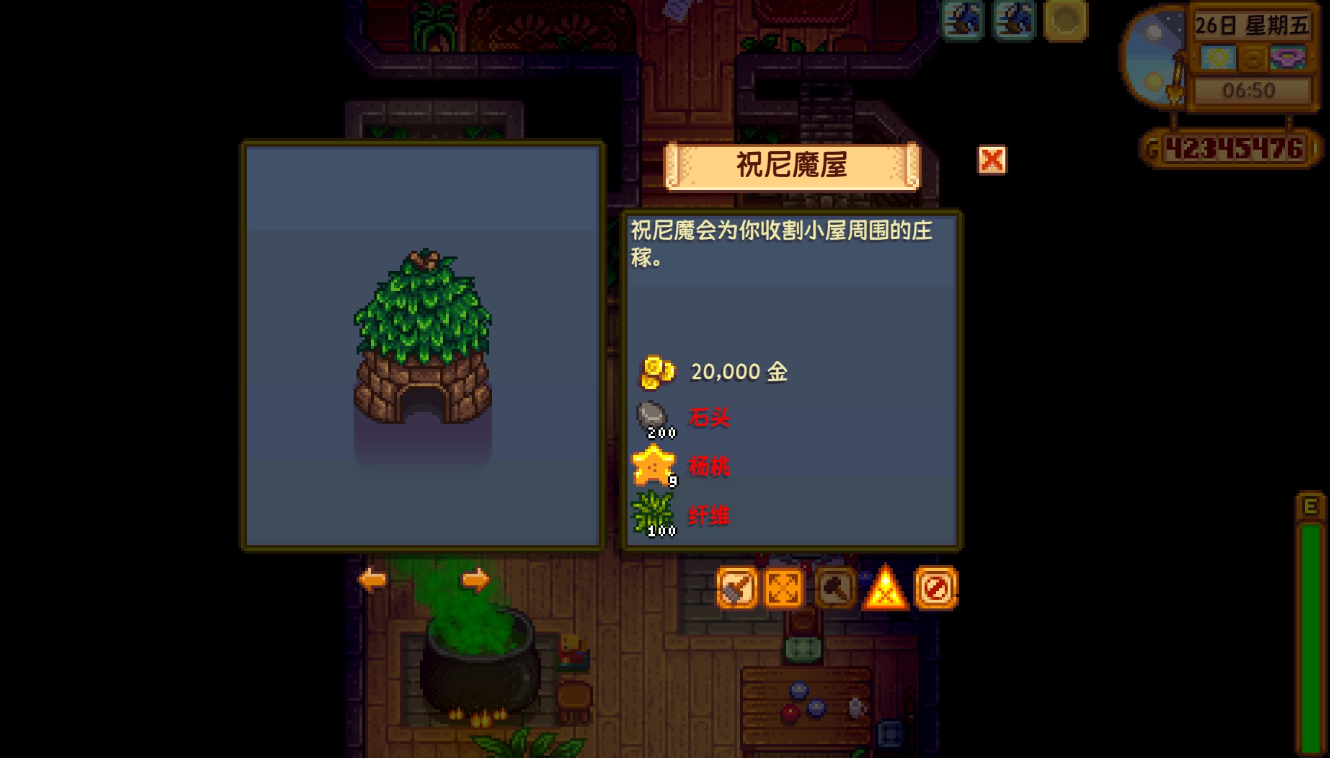Select the build hammer tool icon
The width and height of the screenshot is (1330, 758).
click(x=735, y=588)
